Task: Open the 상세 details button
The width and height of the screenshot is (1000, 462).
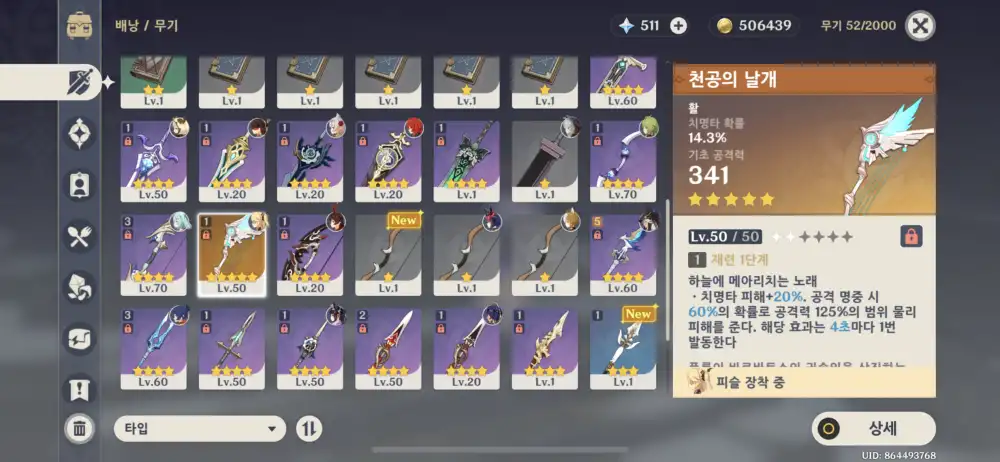Action: pos(873,428)
